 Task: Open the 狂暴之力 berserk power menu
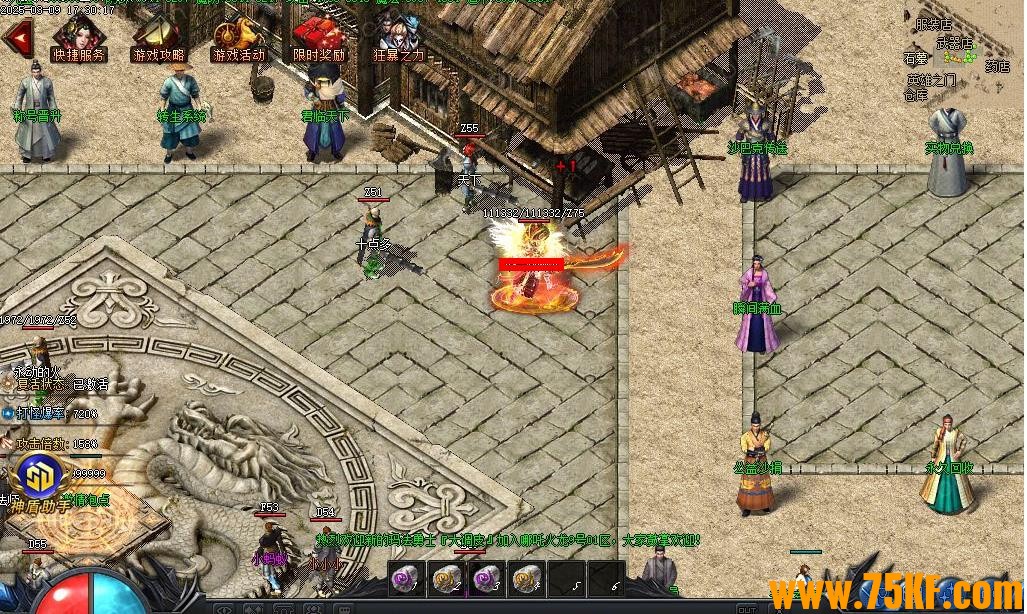click(x=398, y=40)
